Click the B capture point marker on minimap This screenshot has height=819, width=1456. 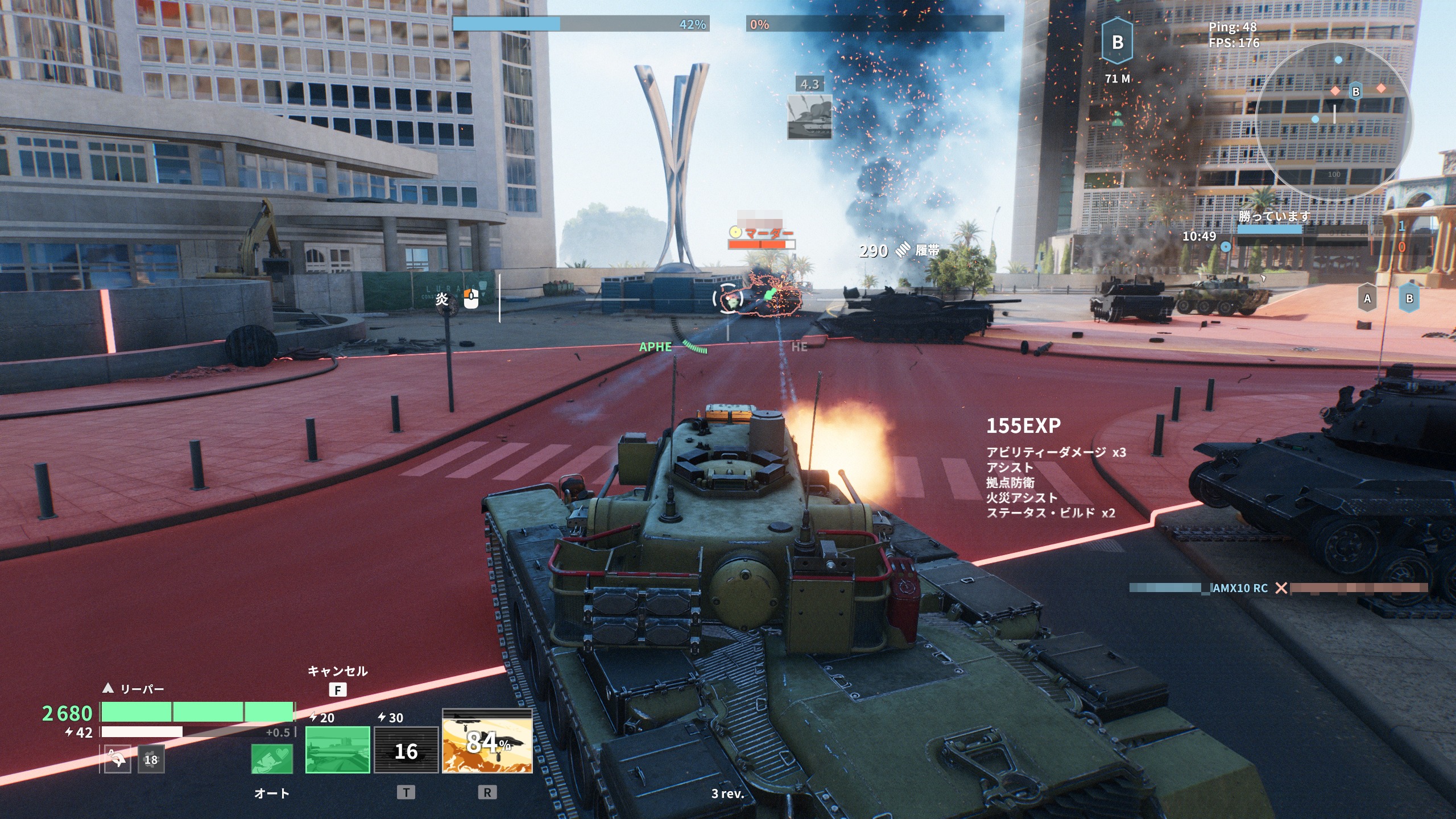pos(1356,92)
